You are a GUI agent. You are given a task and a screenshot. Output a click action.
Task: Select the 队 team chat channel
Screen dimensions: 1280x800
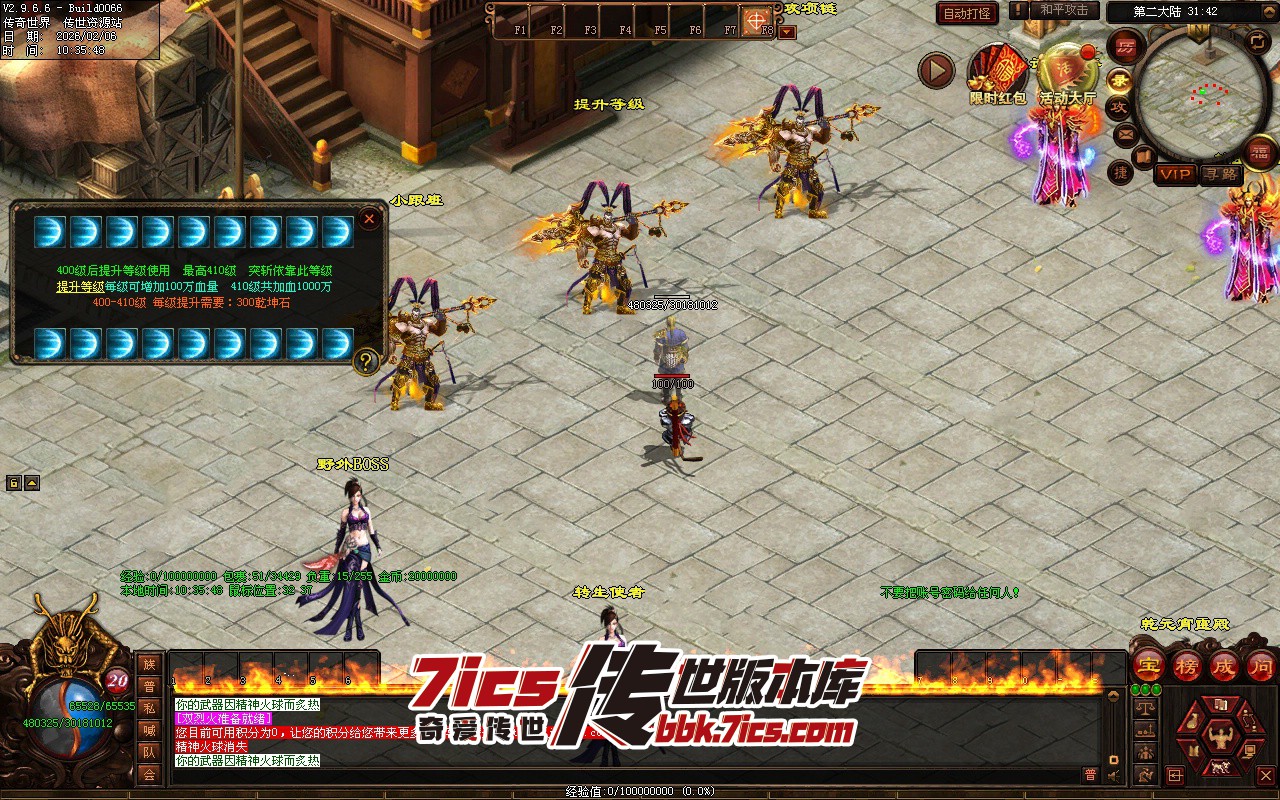click(149, 752)
